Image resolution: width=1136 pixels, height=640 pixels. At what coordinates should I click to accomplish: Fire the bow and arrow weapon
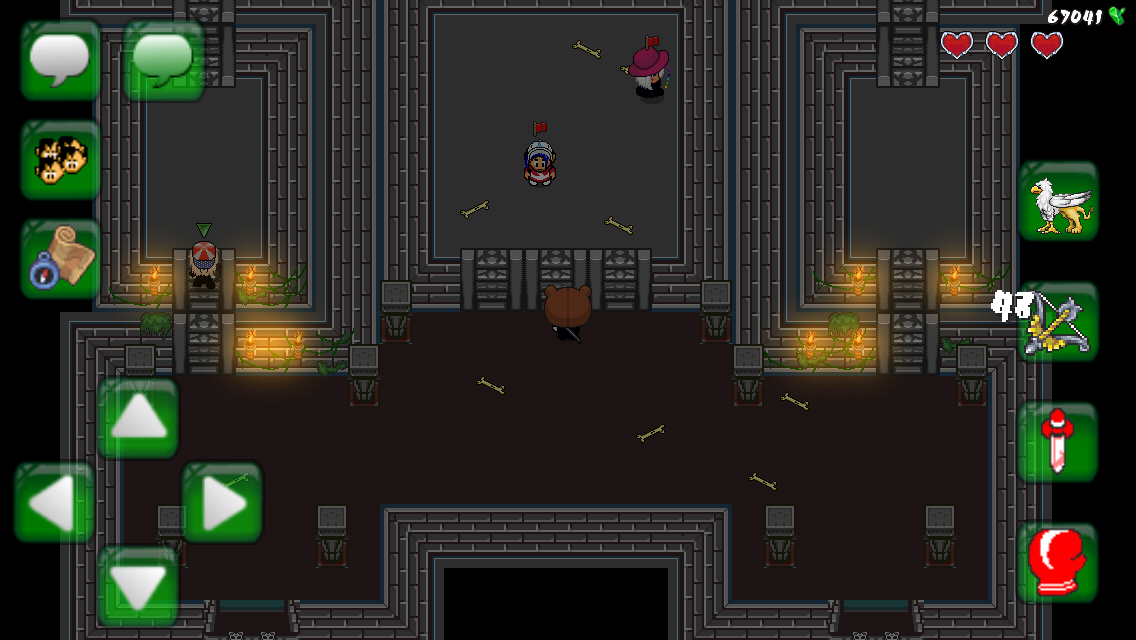[x=1058, y=321]
